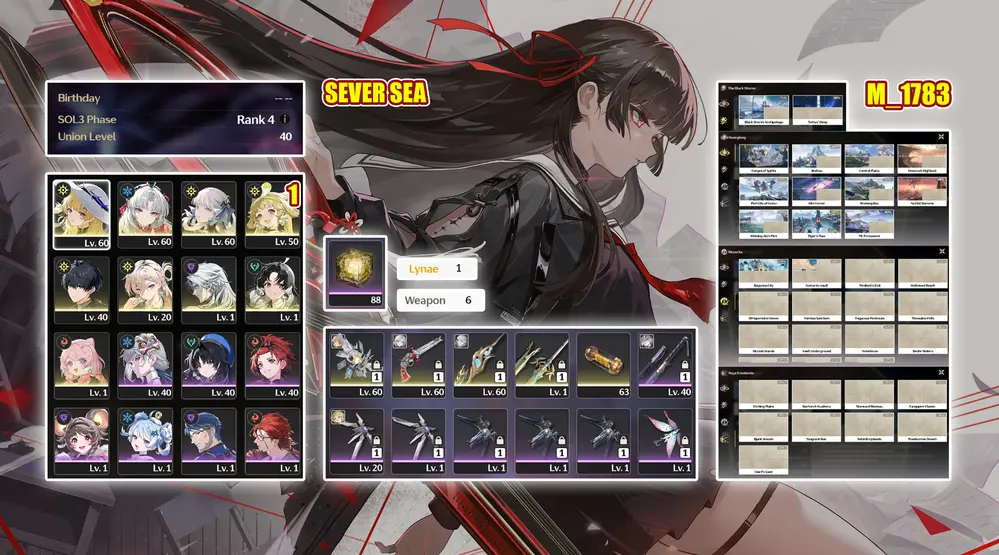Screen dimensions: 999x555
Task: Open the Ragunna City map thumbnail
Action: [x=764, y=271]
